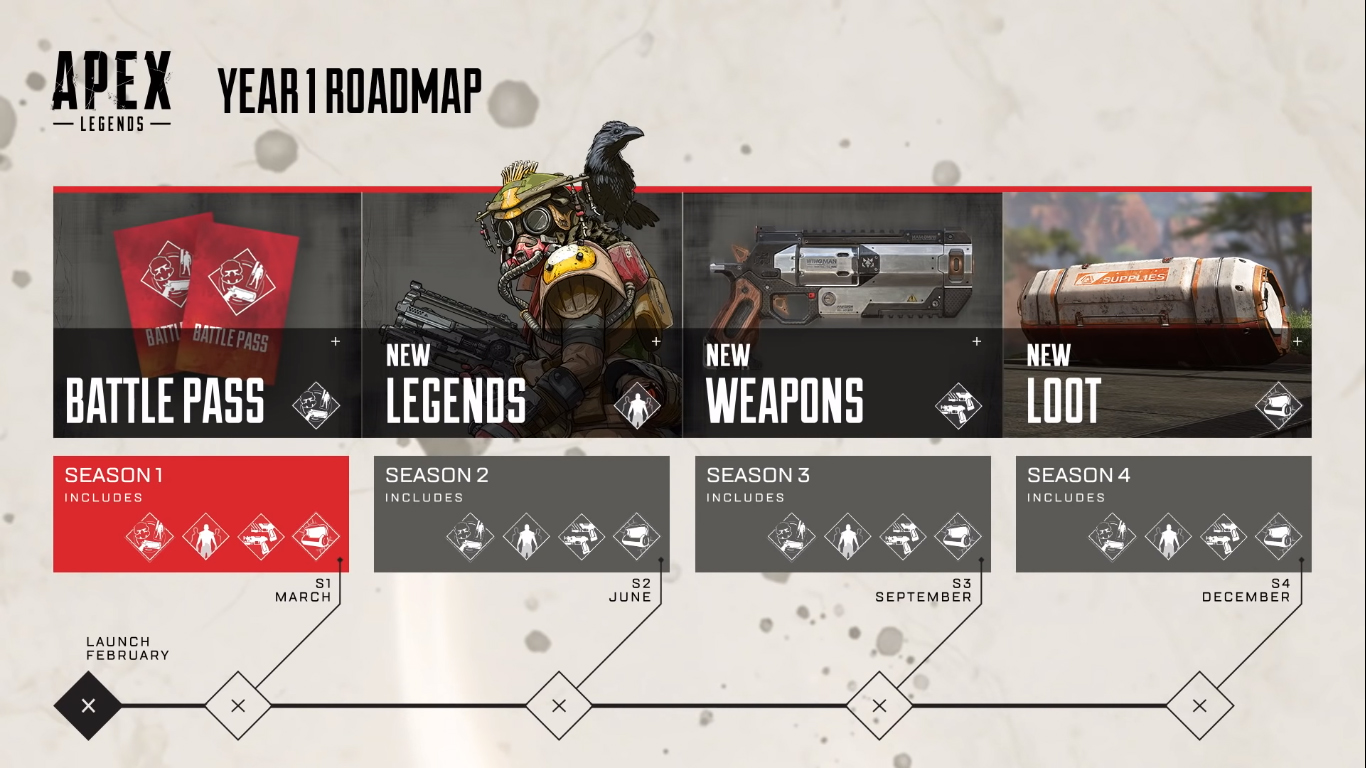
Task: View the Season 4 card
Action: [1163, 514]
